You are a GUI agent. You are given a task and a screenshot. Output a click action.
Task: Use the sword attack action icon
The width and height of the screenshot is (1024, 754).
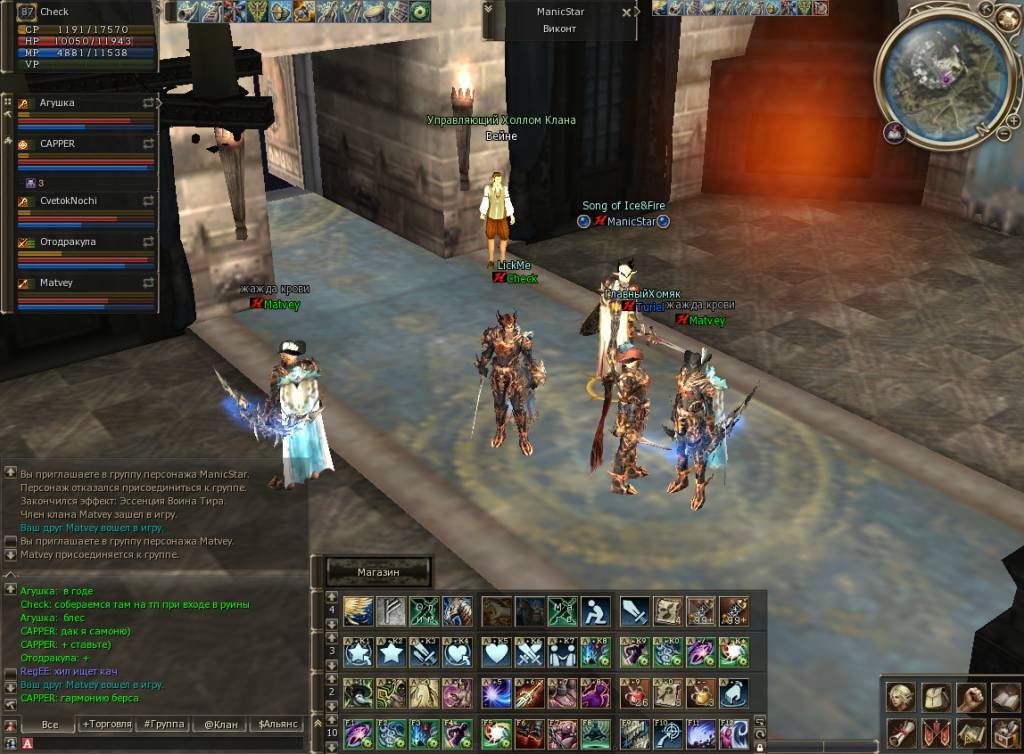(x=635, y=610)
